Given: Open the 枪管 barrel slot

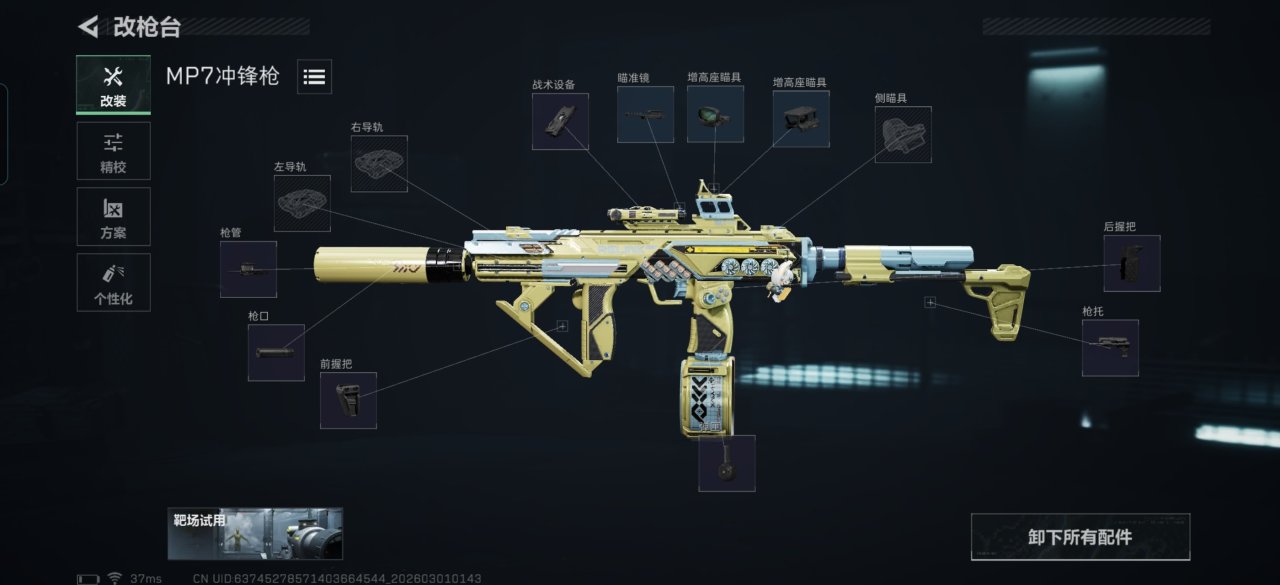Looking at the screenshot, I should (248, 269).
